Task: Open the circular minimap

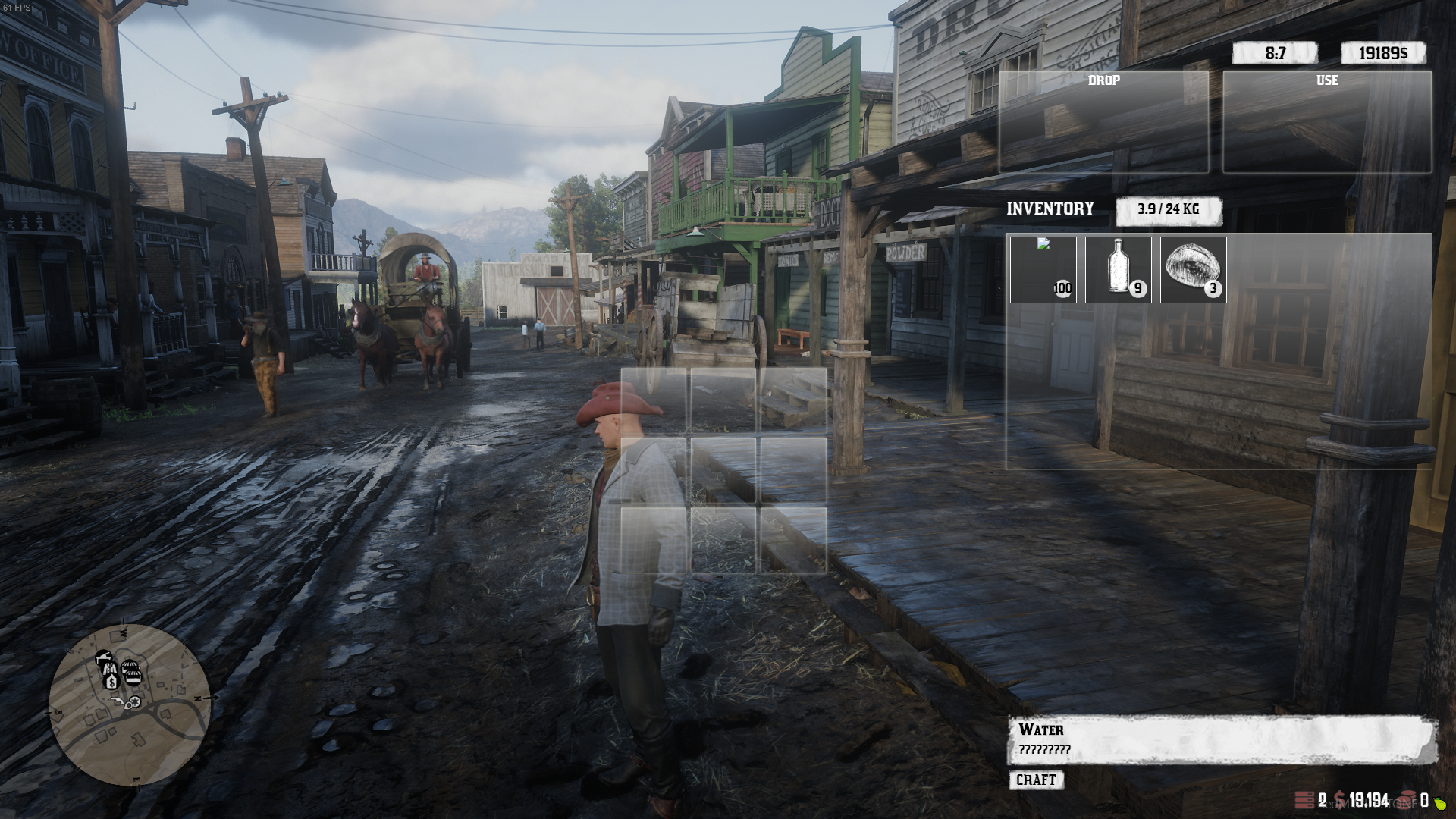Action: (130, 704)
